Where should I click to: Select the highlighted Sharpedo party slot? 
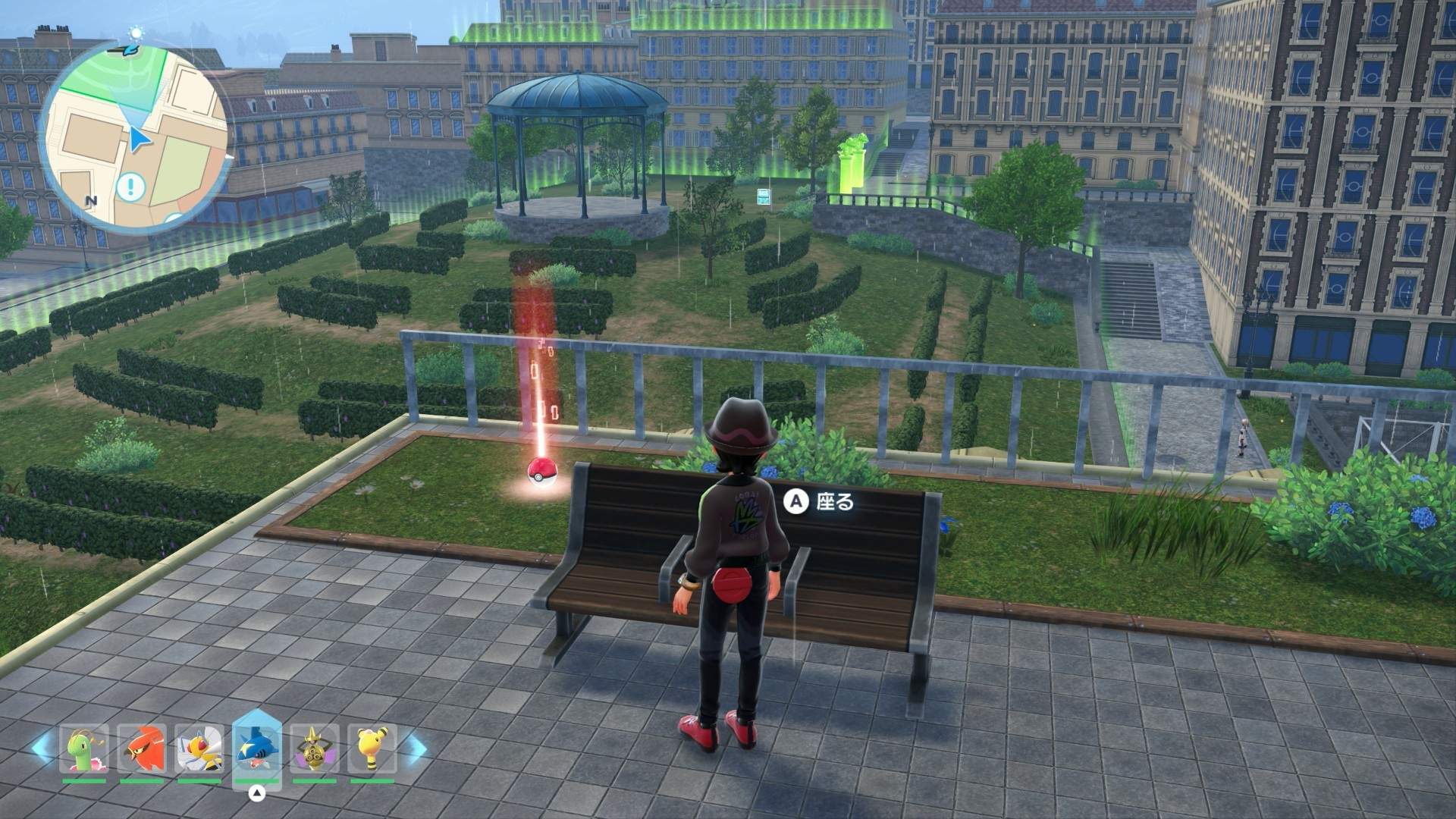(257, 748)
